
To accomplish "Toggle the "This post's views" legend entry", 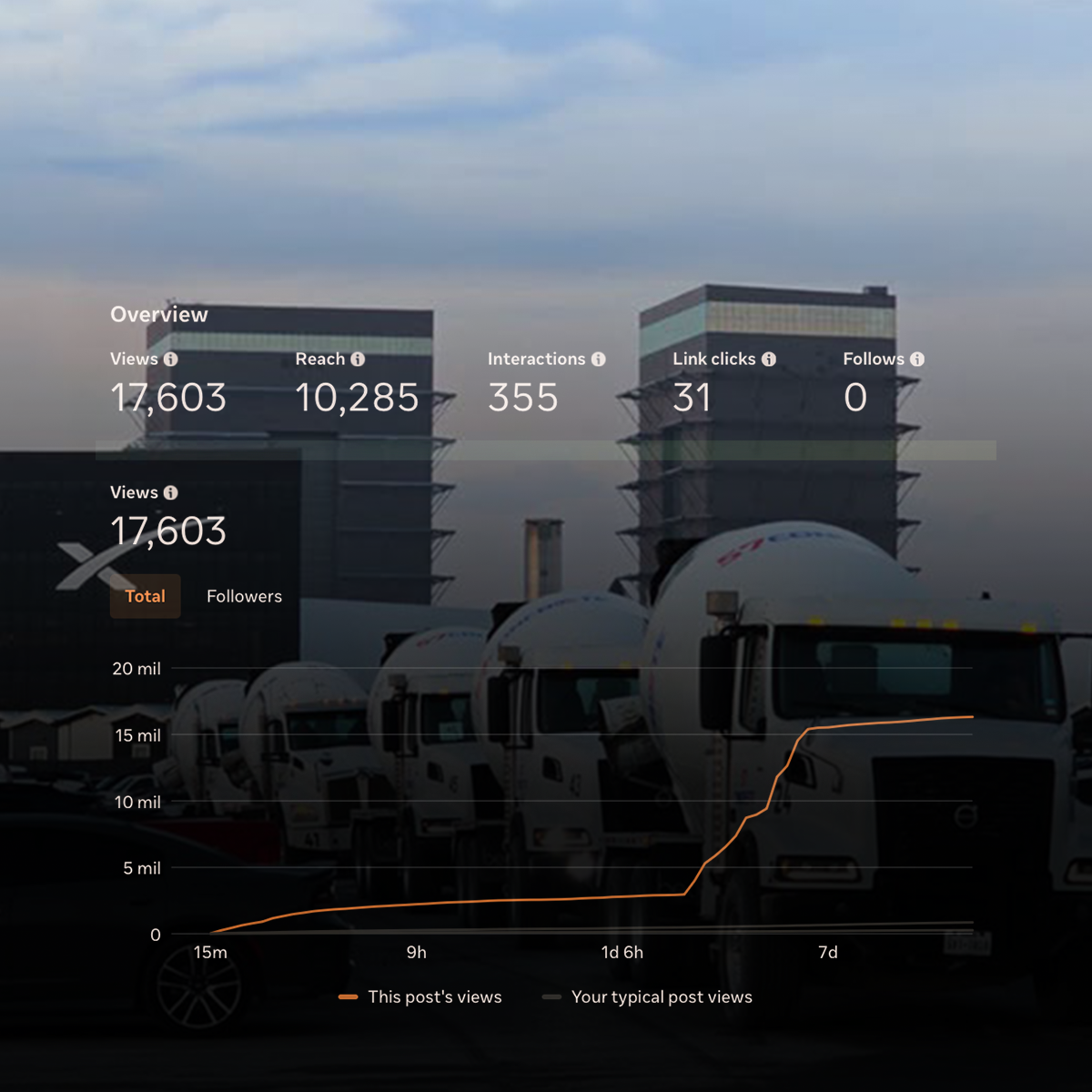I will click(420, 997).
